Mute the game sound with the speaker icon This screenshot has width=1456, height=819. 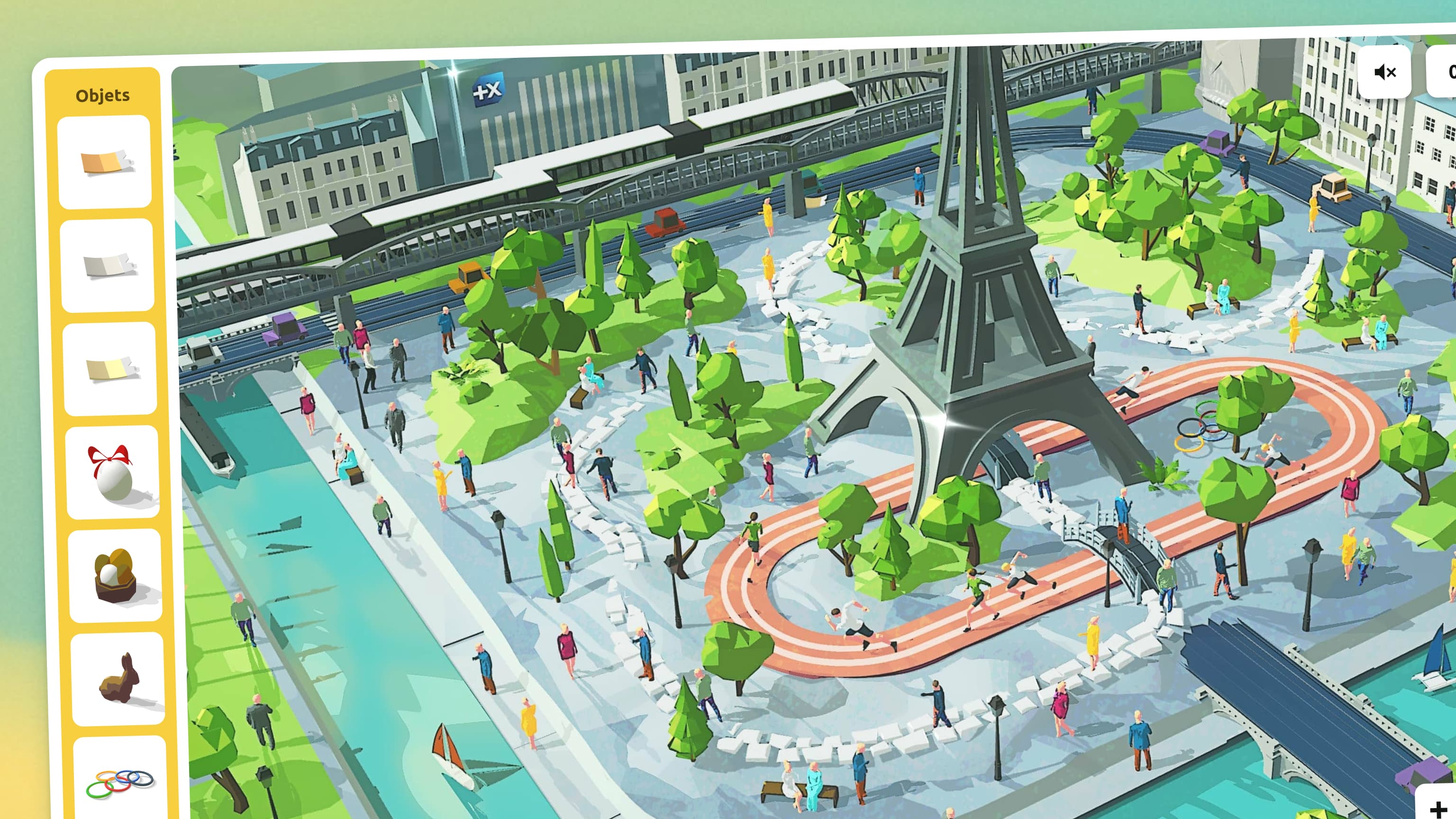[x=1384, y=72]
